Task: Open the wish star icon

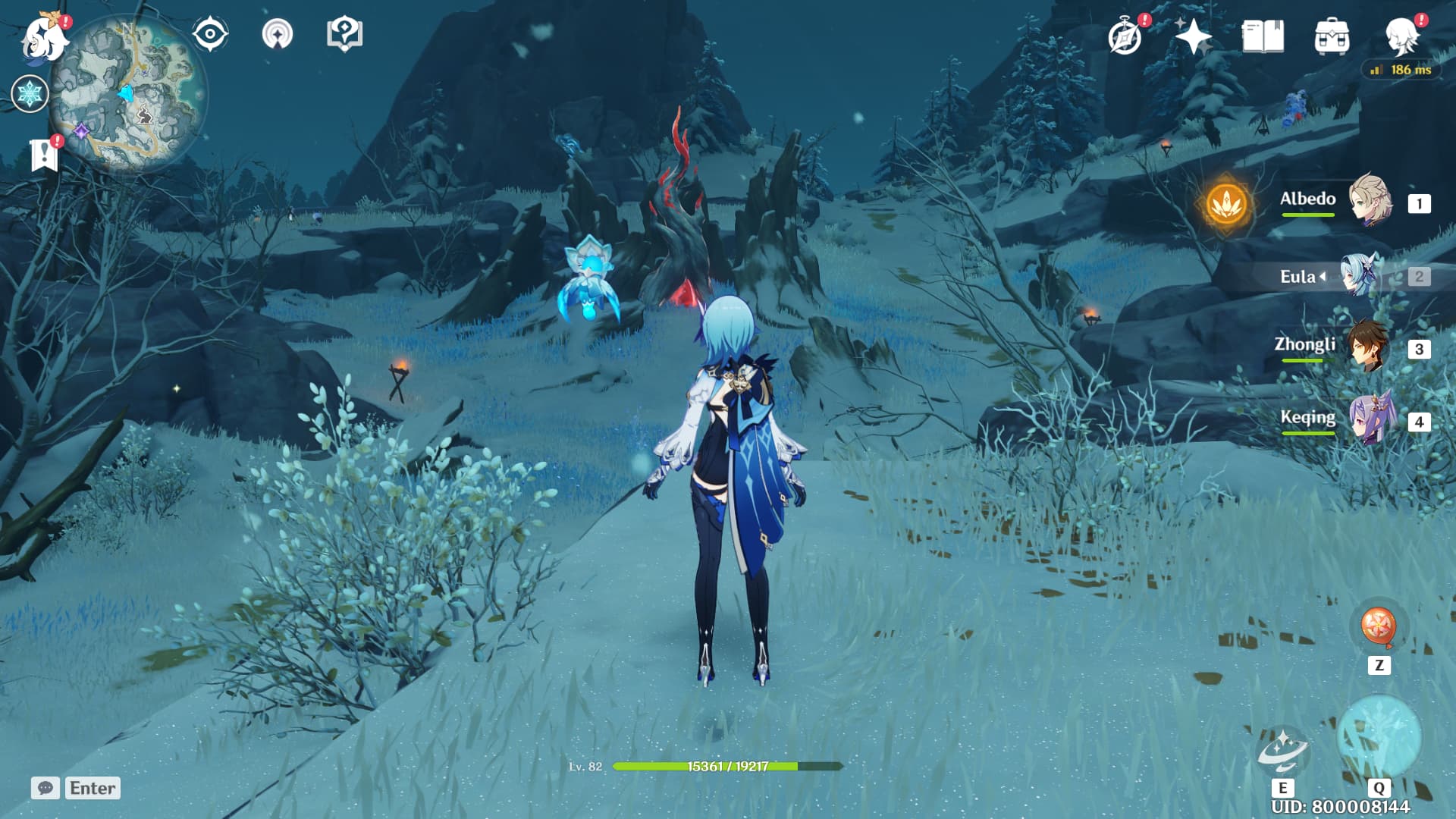Action: [x=1193, y=36]
